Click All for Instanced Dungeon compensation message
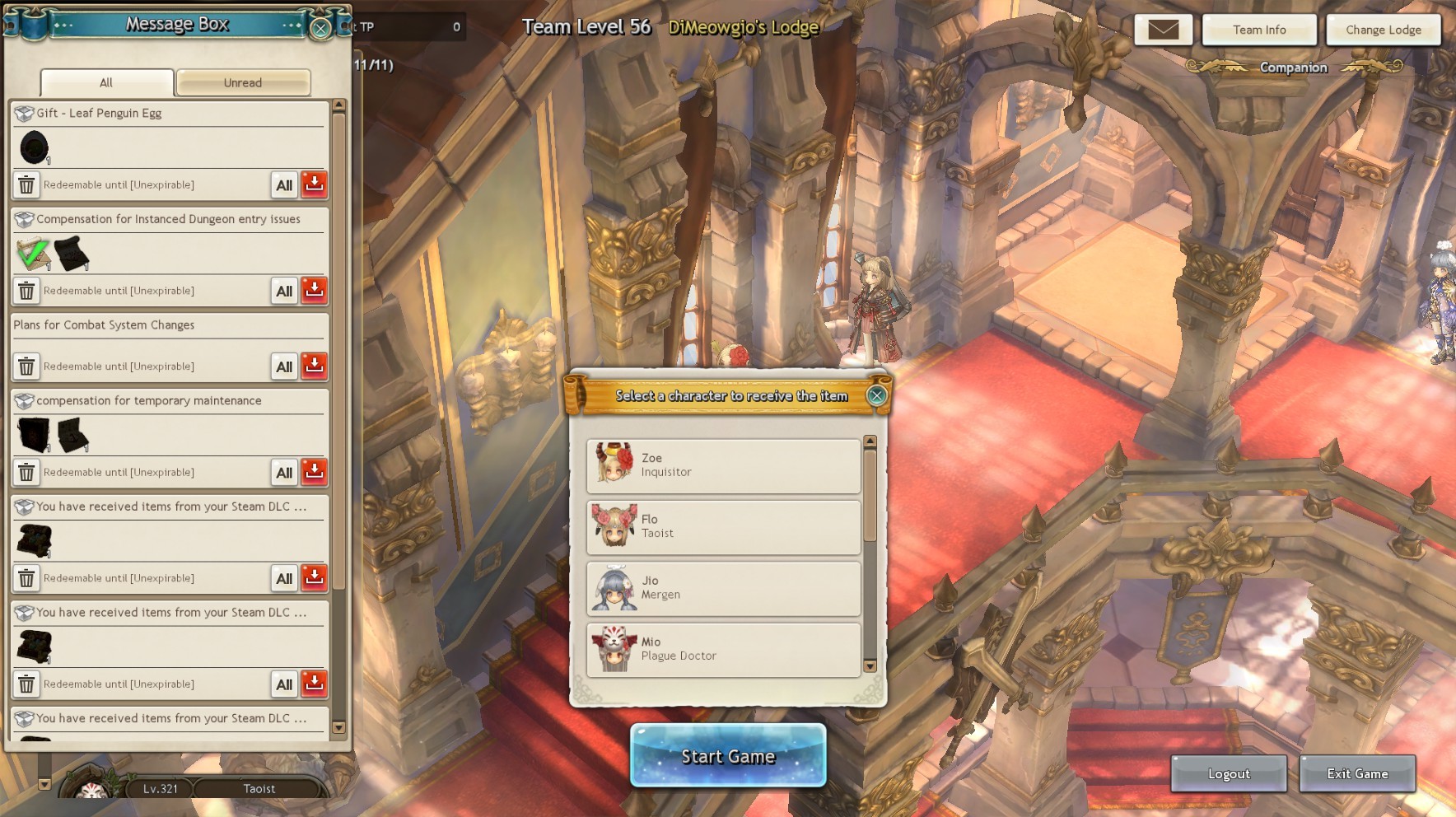1456x817 pixels. (284, 291)
